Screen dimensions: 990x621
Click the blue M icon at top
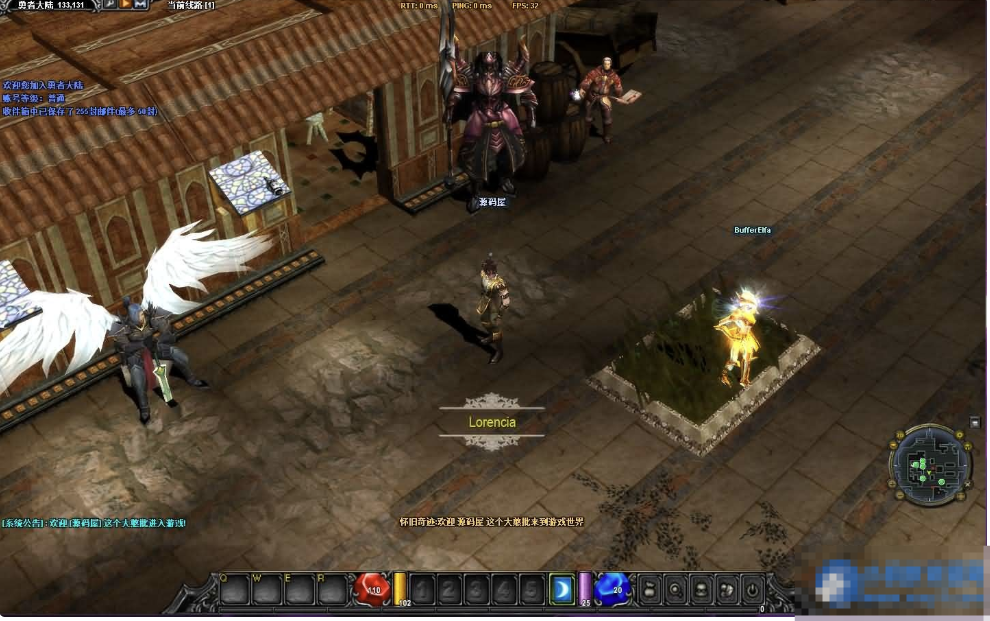(140, 5)
